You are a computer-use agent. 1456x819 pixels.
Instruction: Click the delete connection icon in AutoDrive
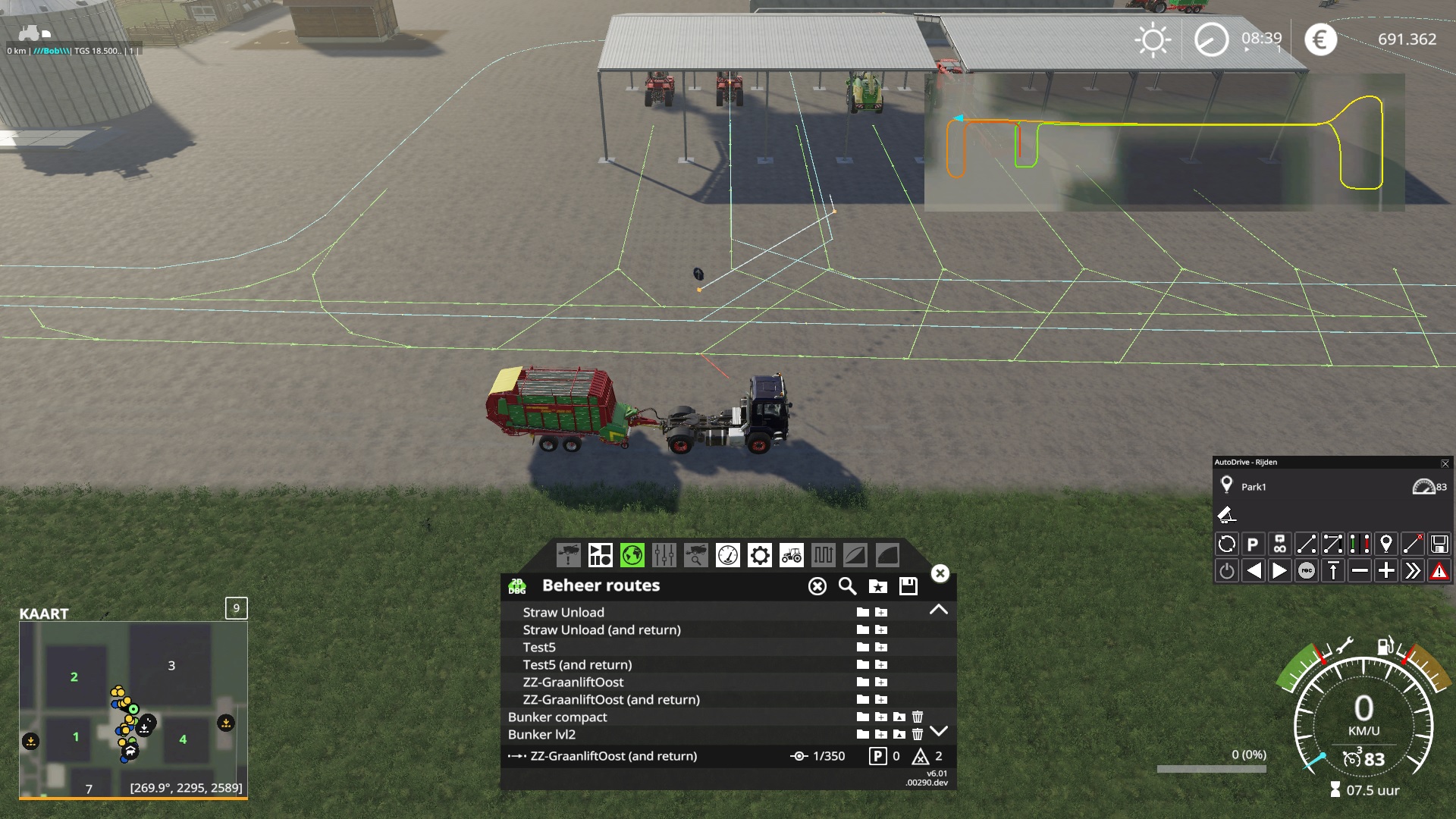[1413, 543]
